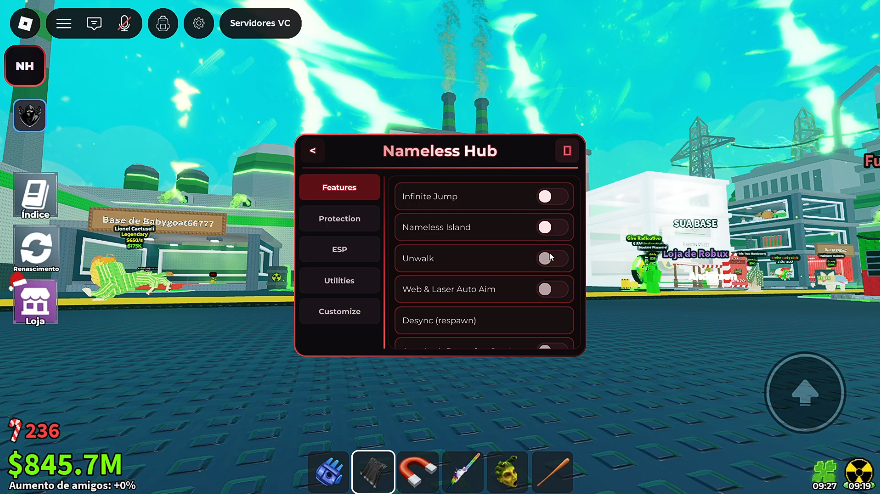Open the Índice book menu
880x494 pixels.
click(35, 195)
